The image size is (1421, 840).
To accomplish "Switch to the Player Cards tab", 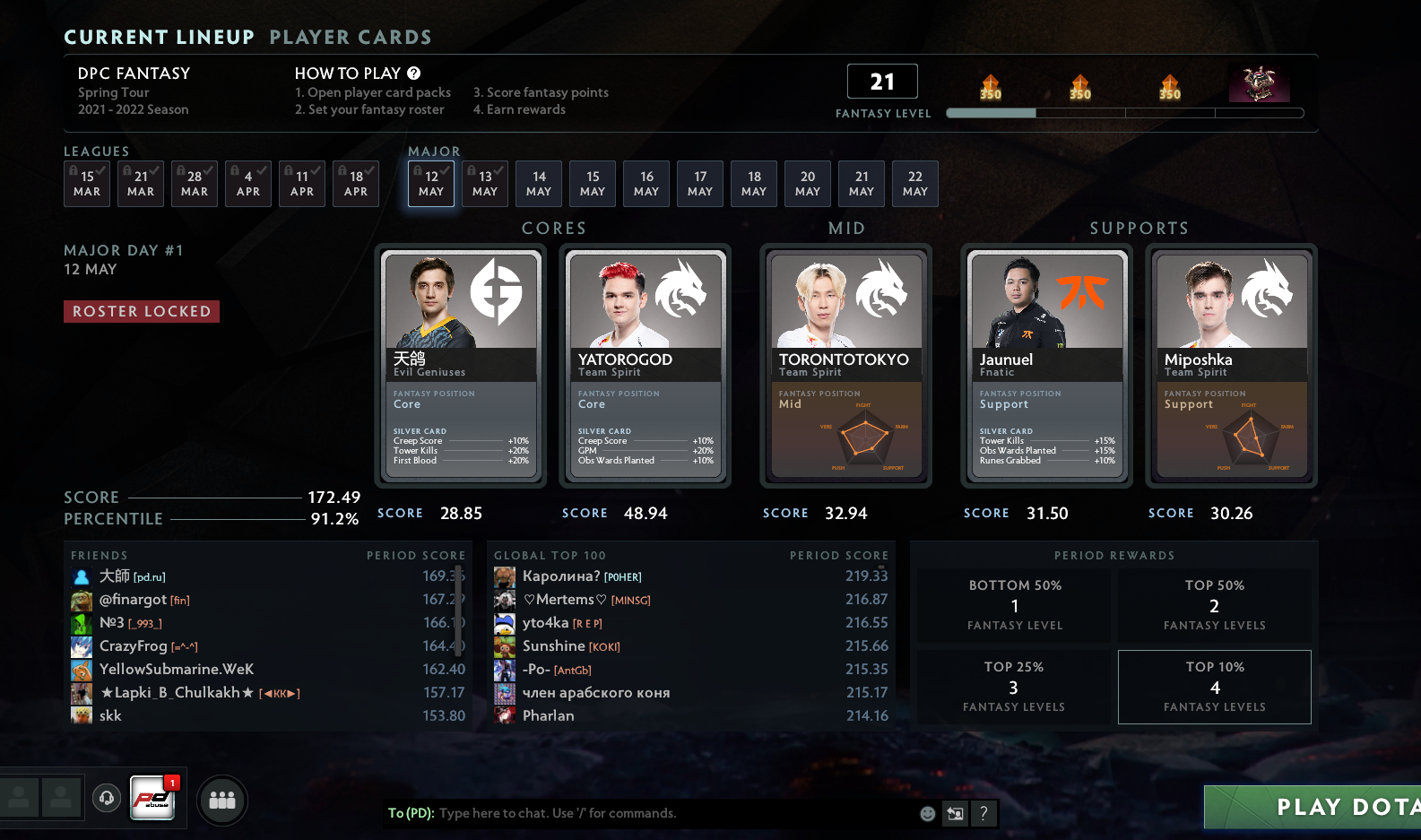I will point(351,38).
